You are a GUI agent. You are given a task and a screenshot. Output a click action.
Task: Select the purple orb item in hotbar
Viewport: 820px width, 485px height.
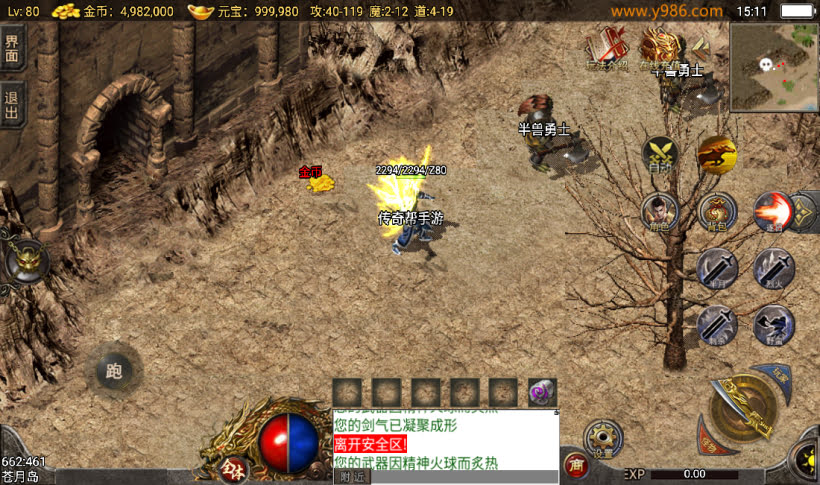point(542,393)
